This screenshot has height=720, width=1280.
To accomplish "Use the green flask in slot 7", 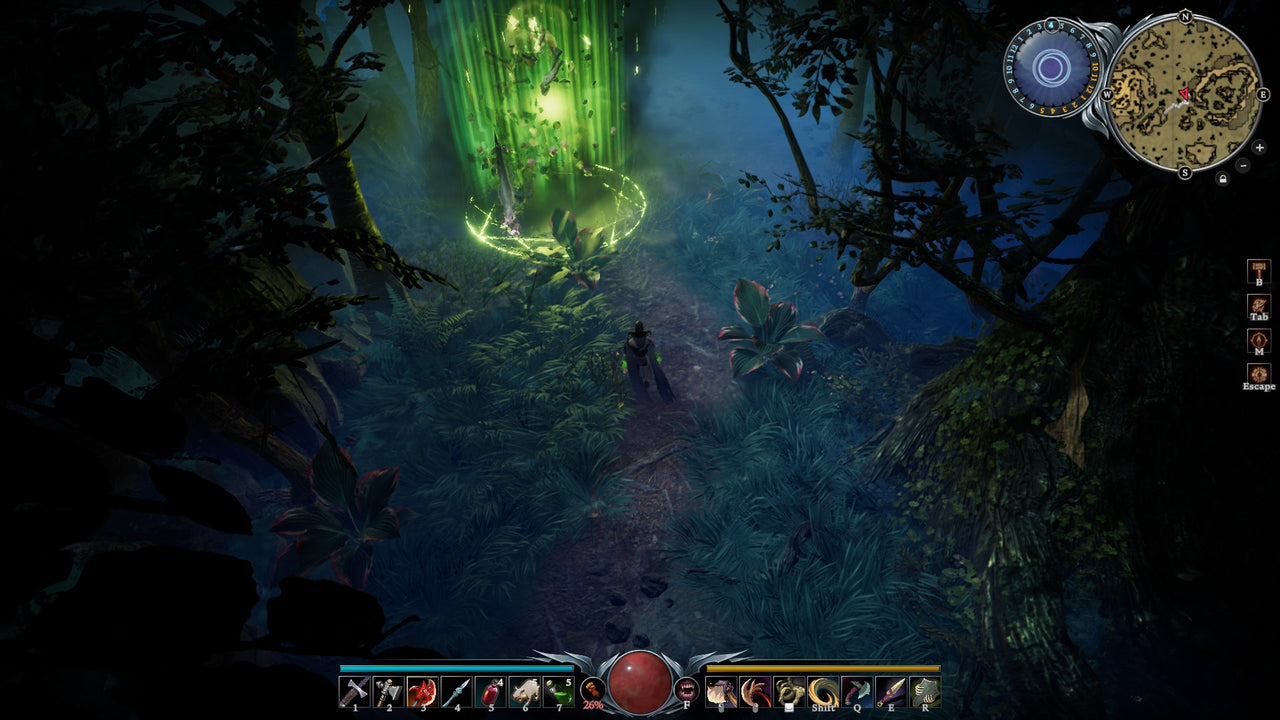I will point(557,690).
